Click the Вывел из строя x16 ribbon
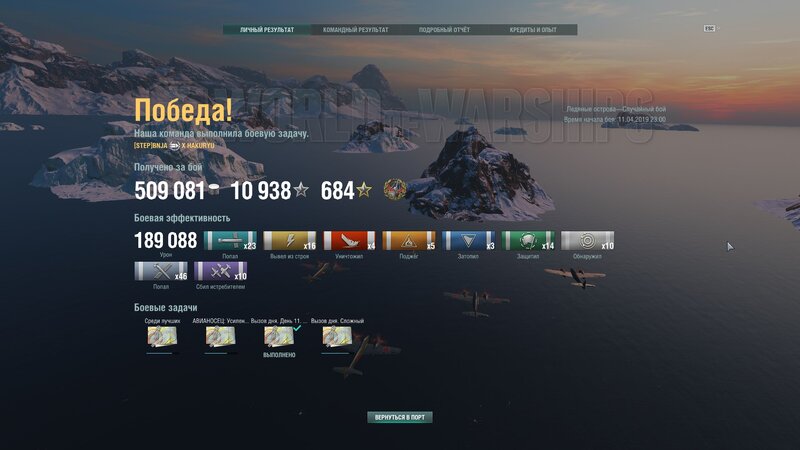This screenshot has height=450, width=800. point(290,241)
